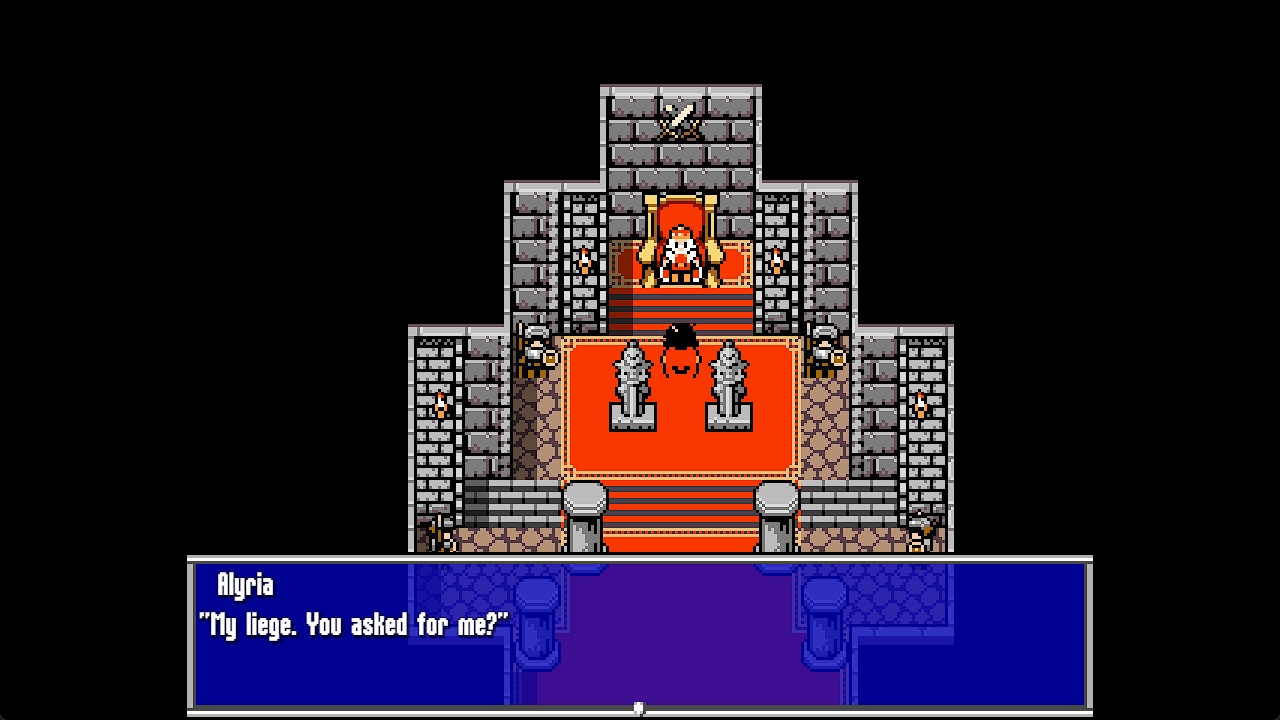Click the dialogue continue arrow indicator
Image resolution: width=1280 pixels, height=720 pixels.
tap(639, 708)
